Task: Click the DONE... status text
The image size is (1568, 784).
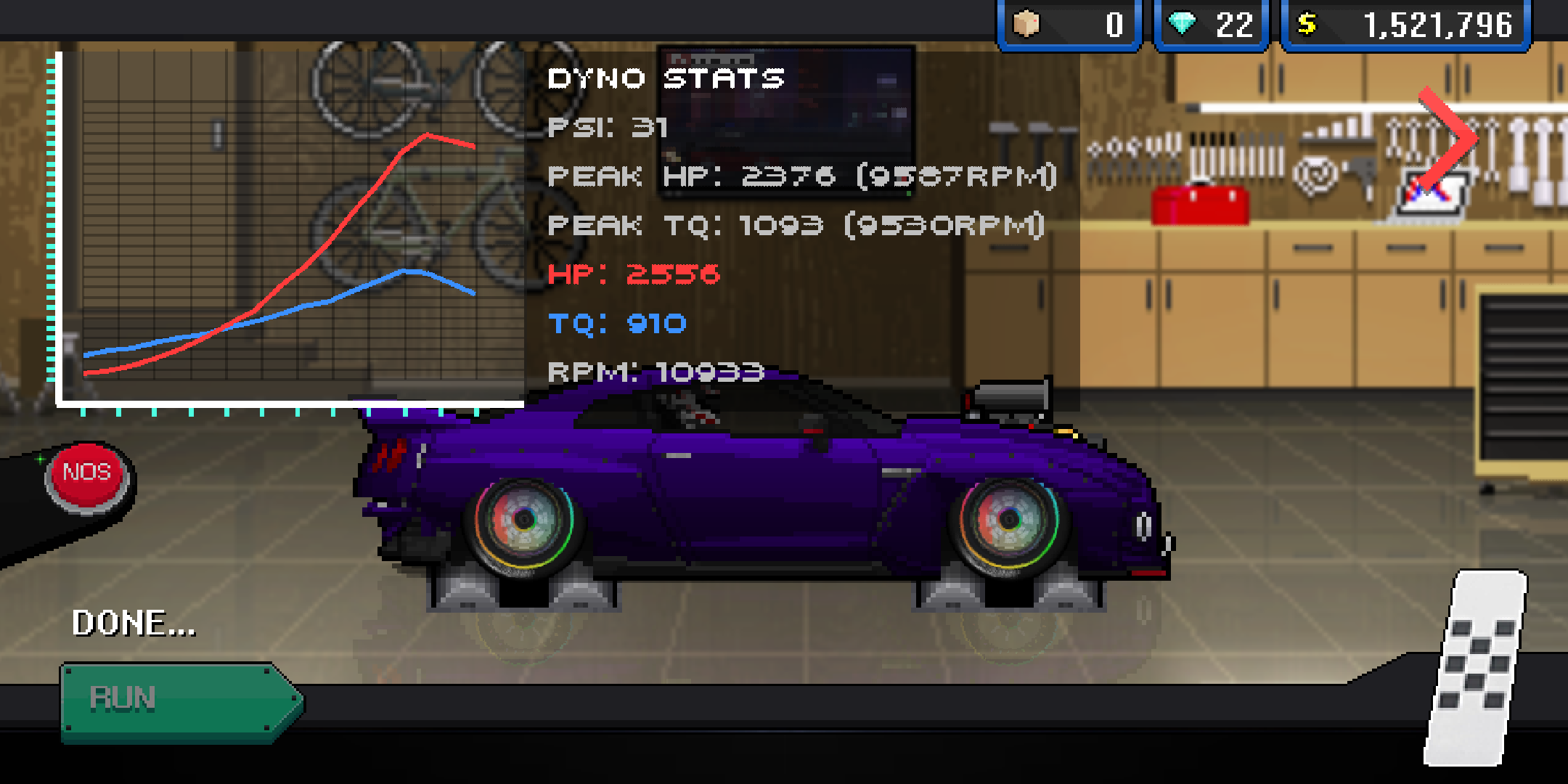Action: point(132,623)
